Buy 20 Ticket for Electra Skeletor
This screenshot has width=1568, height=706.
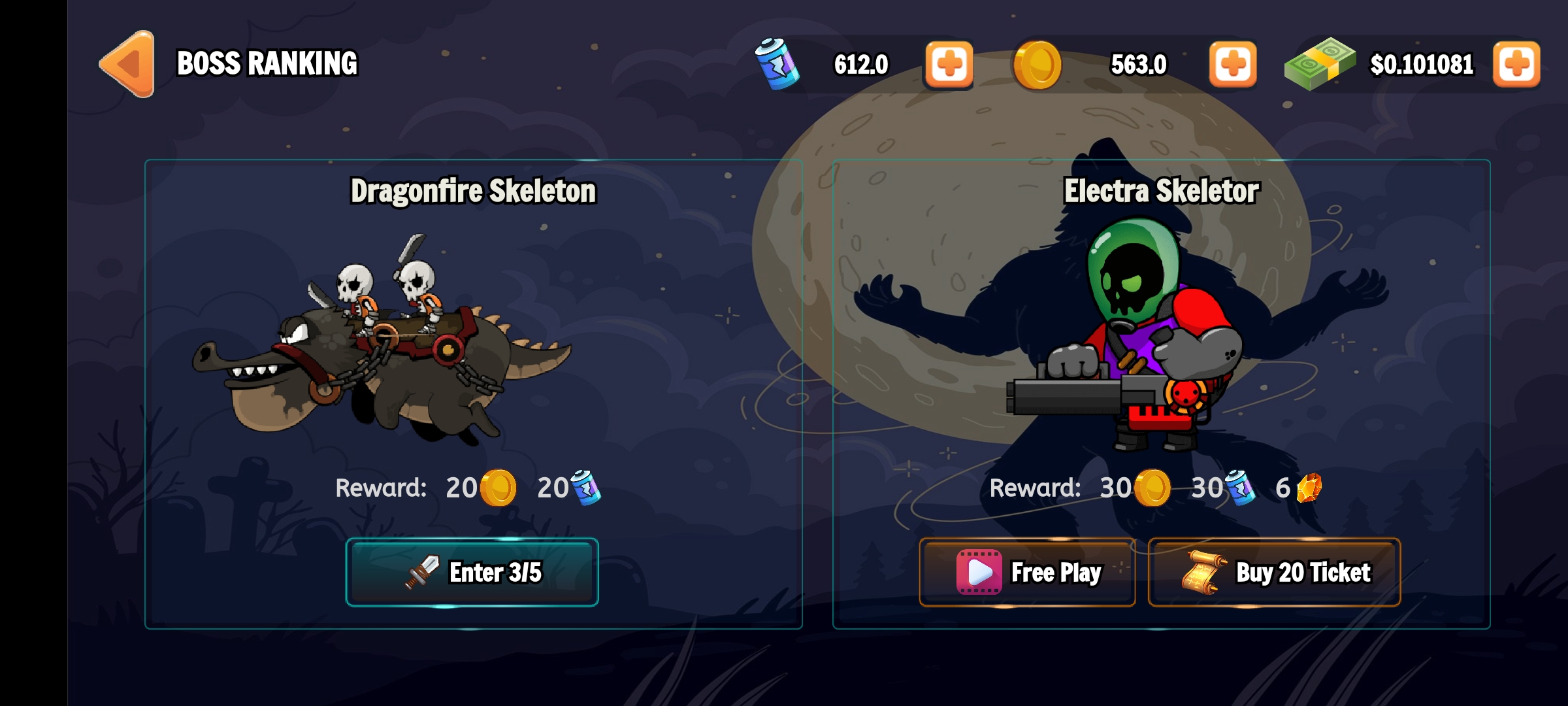pos(1274,572)
